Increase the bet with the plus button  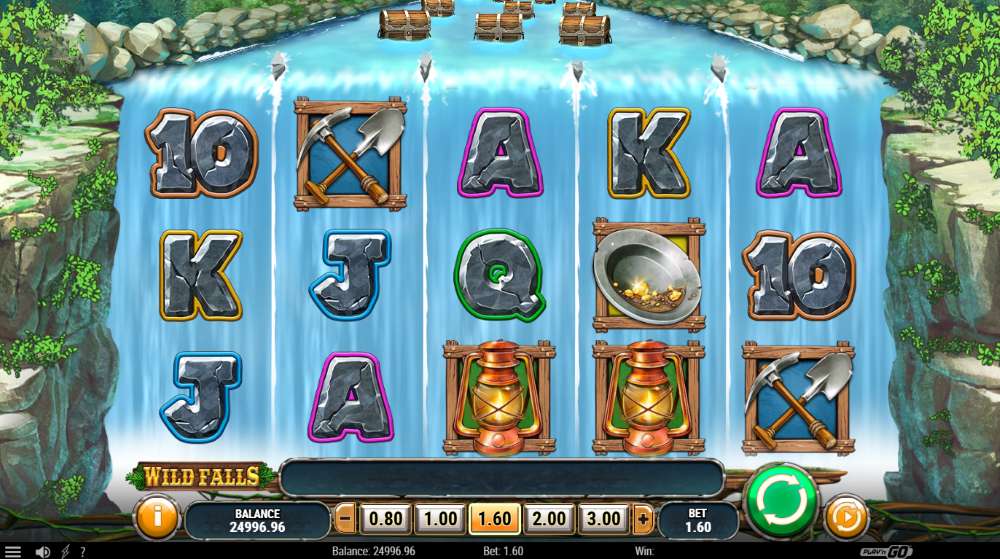coord(643,519)
